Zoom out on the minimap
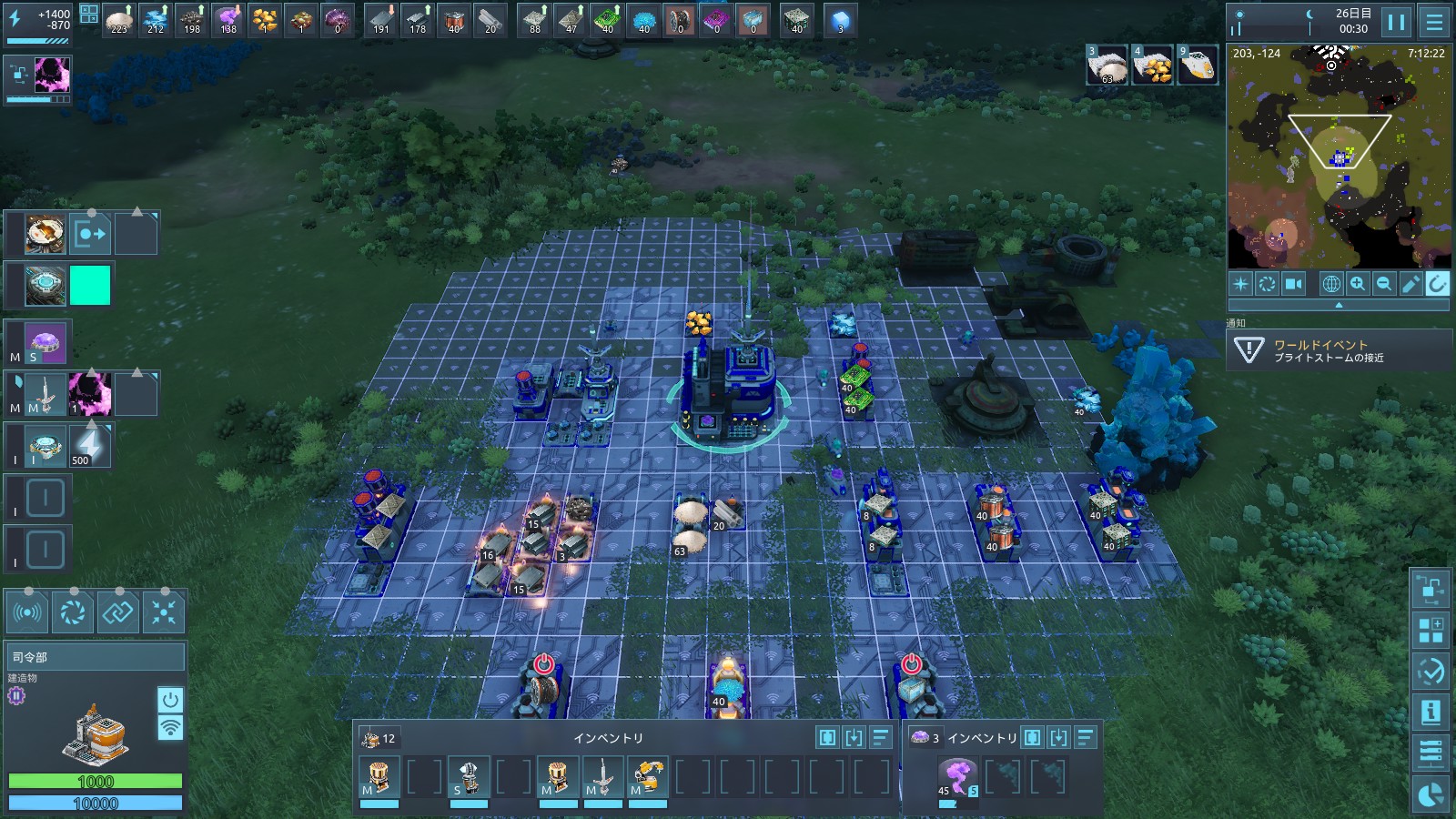The width and height of the screenshot is (1456, 819). (x=1384, y=284)
